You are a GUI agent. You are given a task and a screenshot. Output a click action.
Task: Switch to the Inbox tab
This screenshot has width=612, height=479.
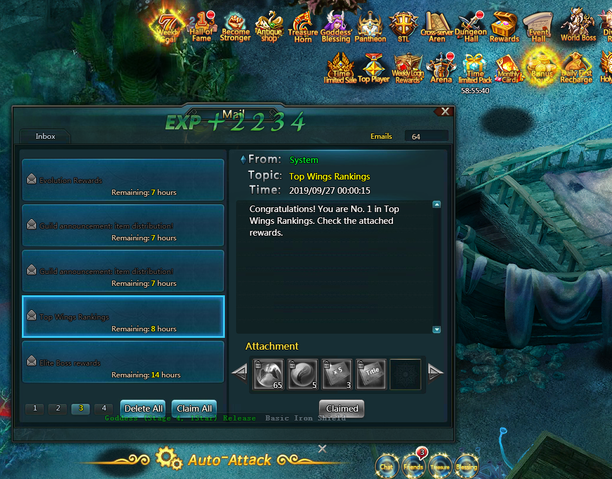(x=46, y=135)
